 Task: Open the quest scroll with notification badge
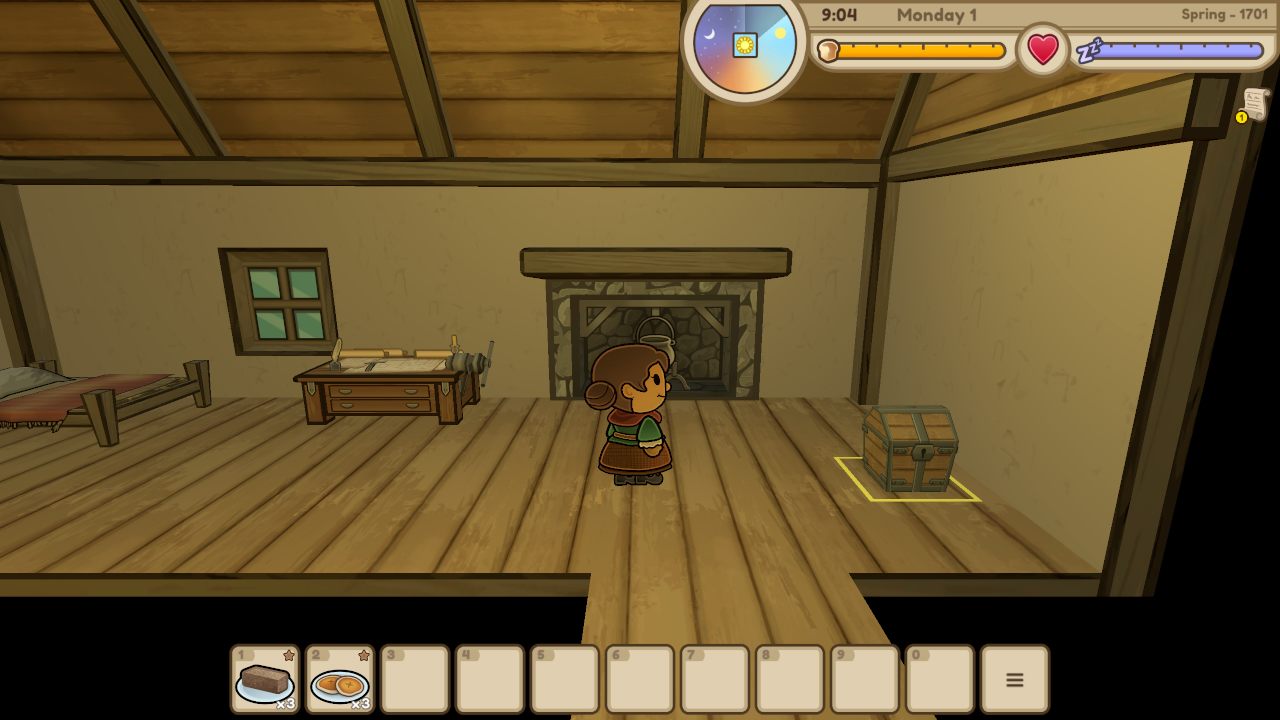tap(1254, 104)
